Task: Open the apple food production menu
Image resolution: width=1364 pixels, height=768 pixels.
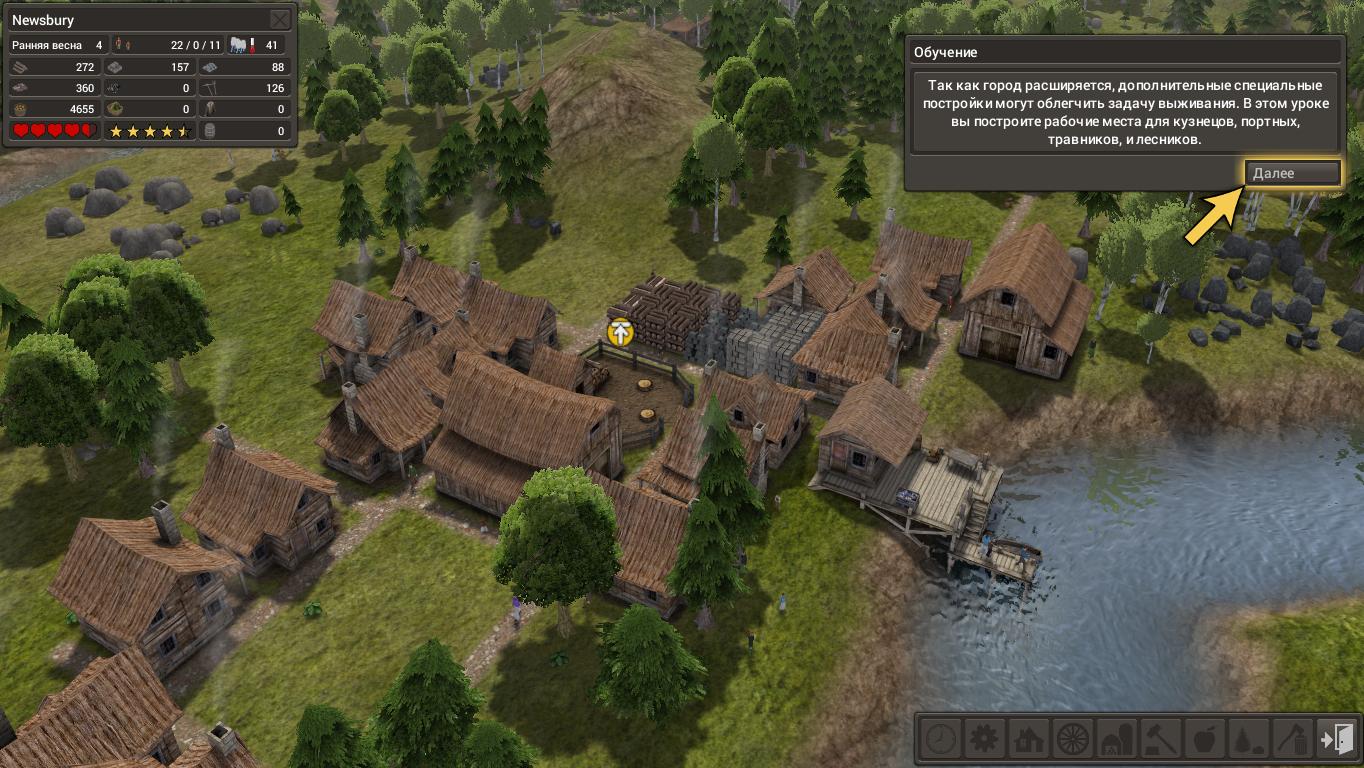Action: point(1204,740)
